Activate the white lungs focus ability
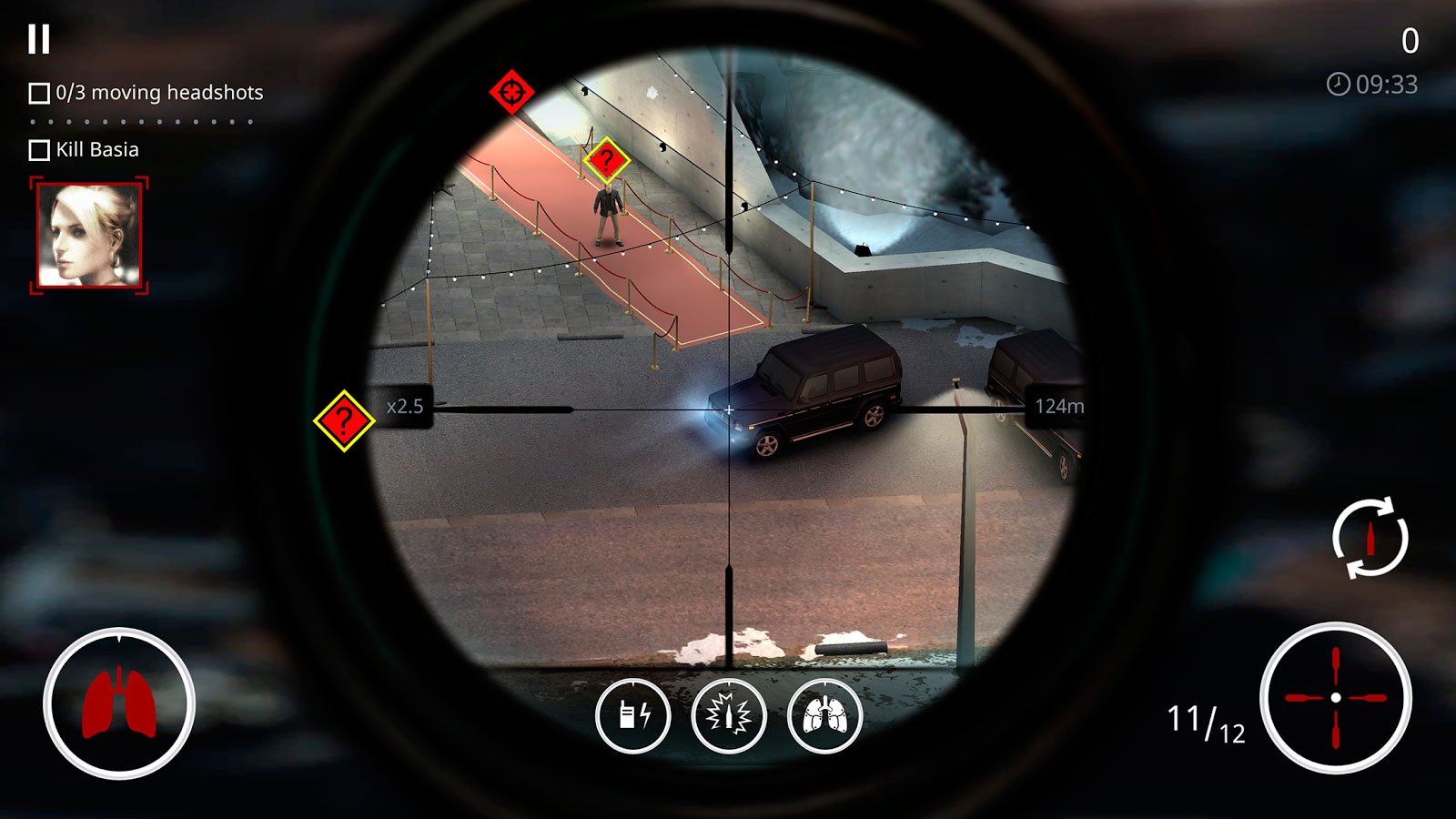 (824, 715)
